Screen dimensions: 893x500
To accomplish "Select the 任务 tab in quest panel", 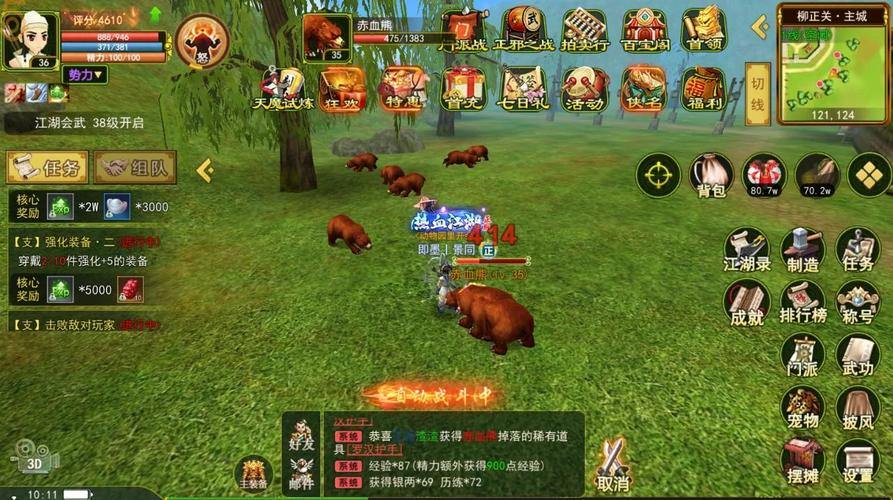I will (47, 167).
